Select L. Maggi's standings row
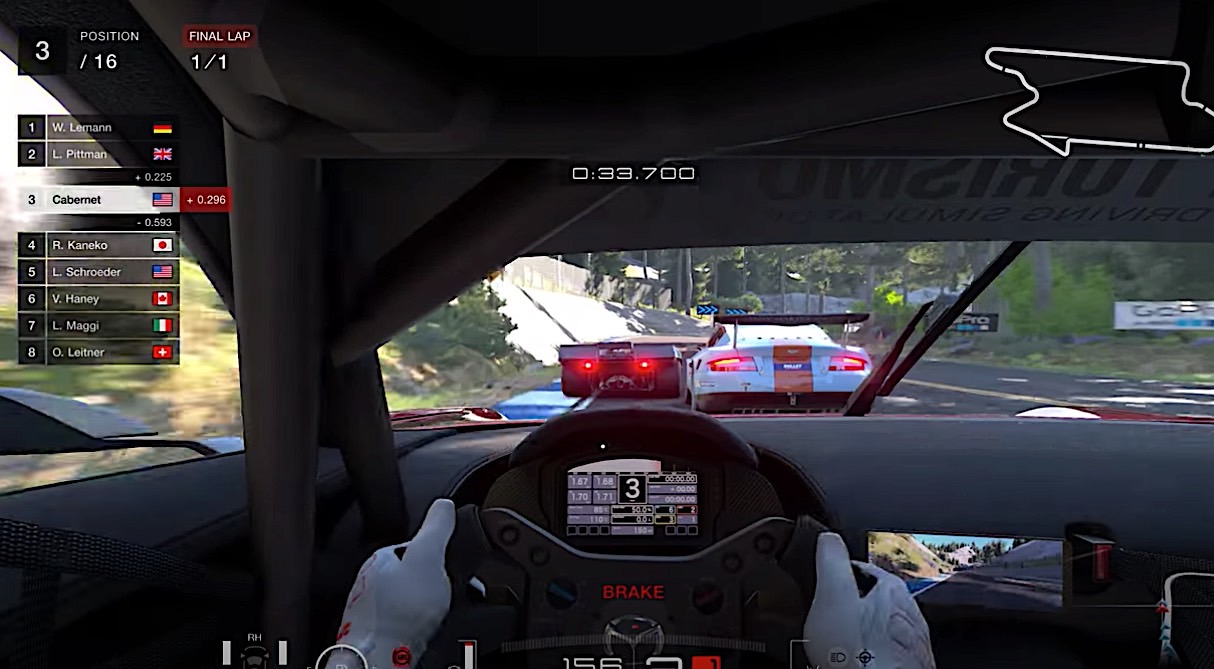This screenshot has width=1214, height=669. click(x=98, y=326)
